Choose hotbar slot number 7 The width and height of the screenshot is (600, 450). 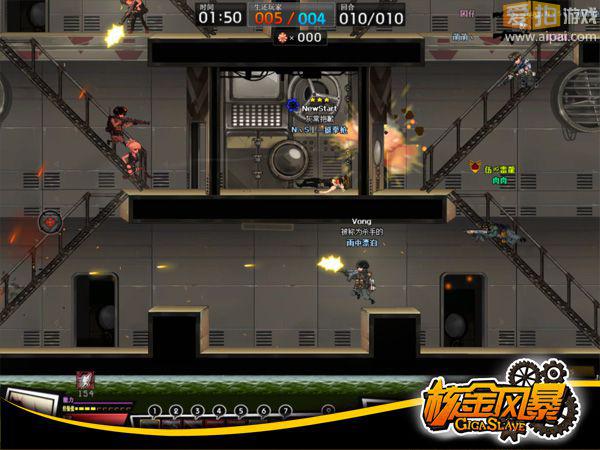click(x=286, y=410)
